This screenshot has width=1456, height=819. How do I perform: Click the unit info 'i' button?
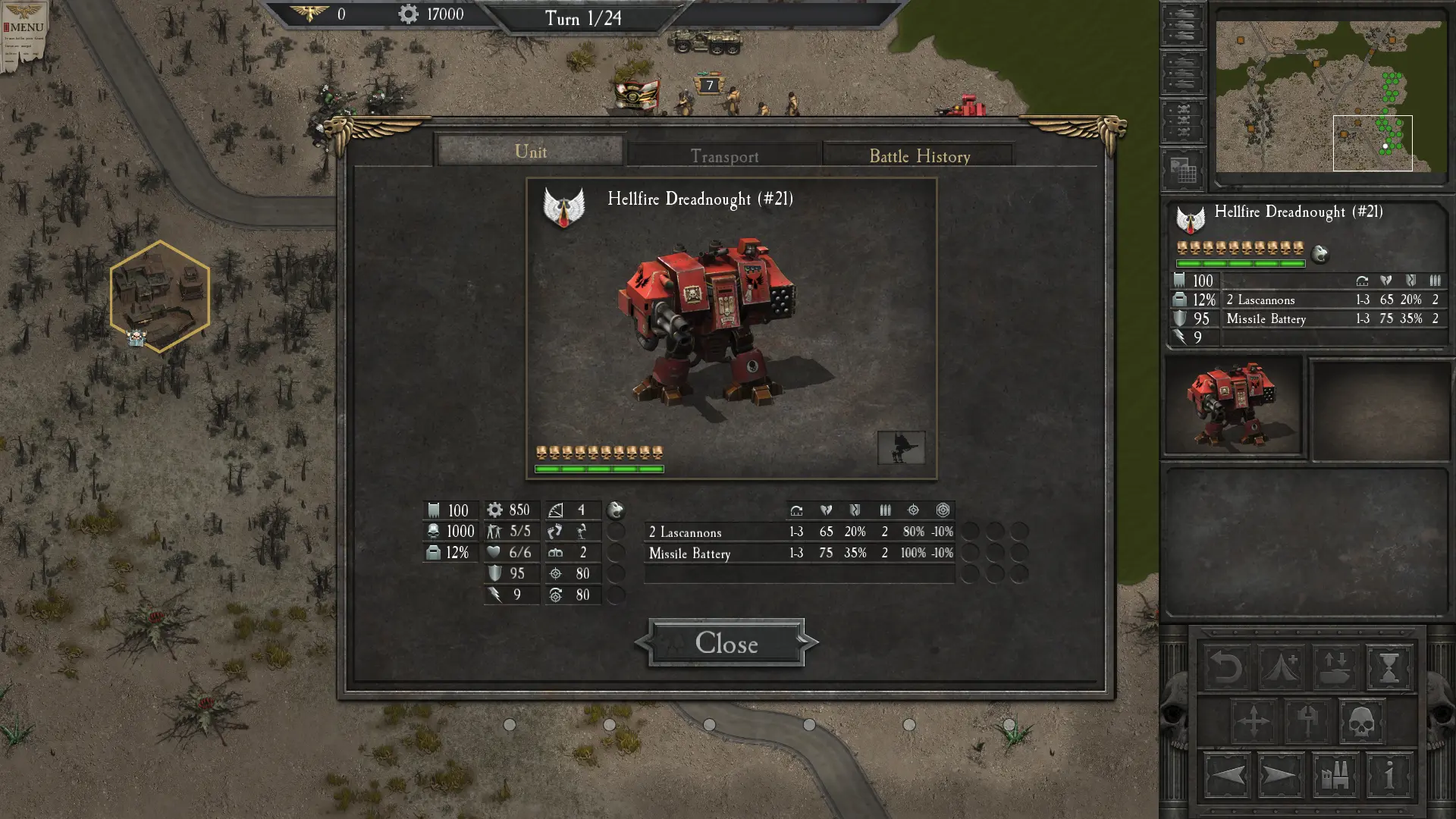click(x=1389, y=776)
